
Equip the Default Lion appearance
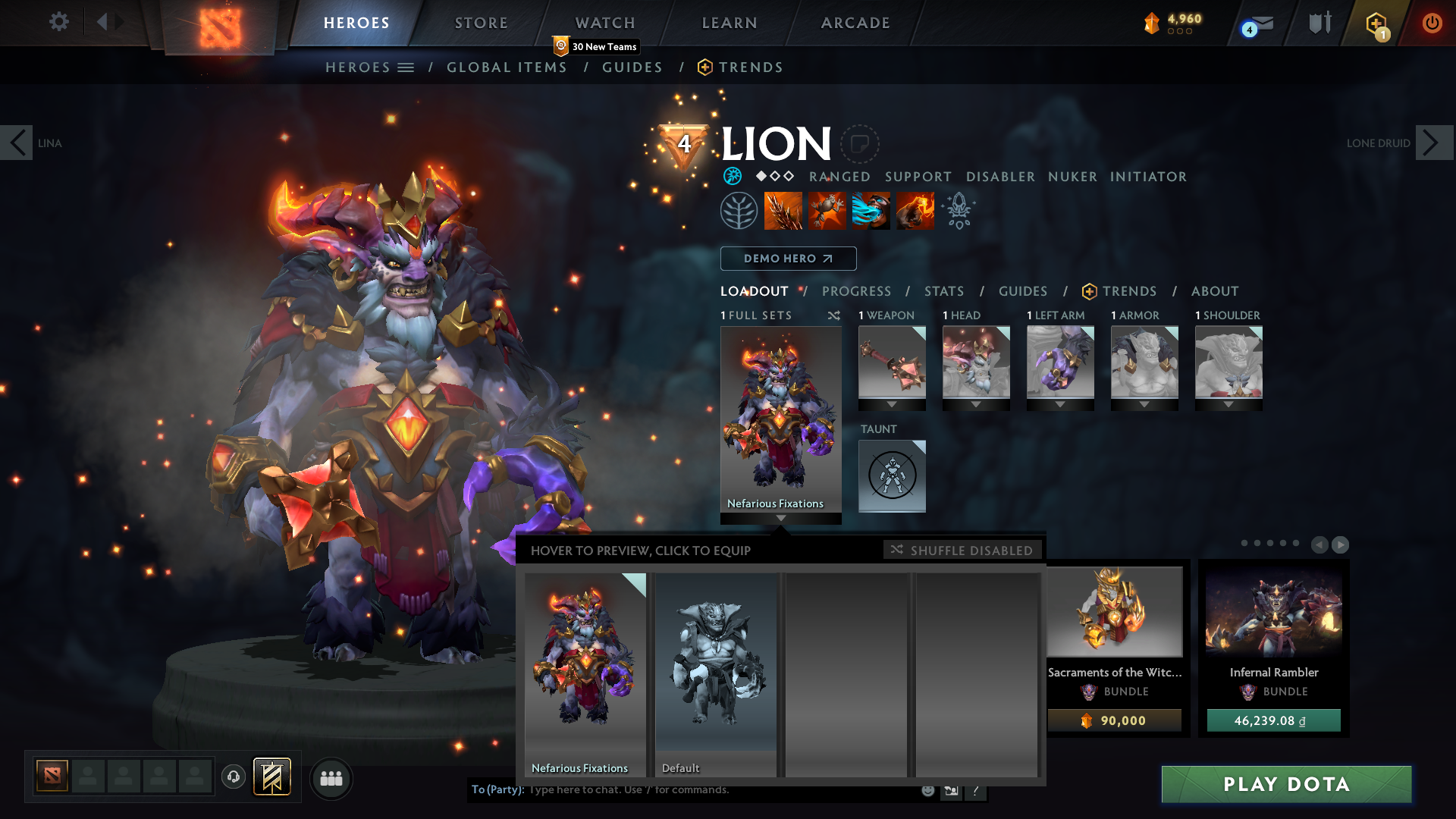[715, 671]
